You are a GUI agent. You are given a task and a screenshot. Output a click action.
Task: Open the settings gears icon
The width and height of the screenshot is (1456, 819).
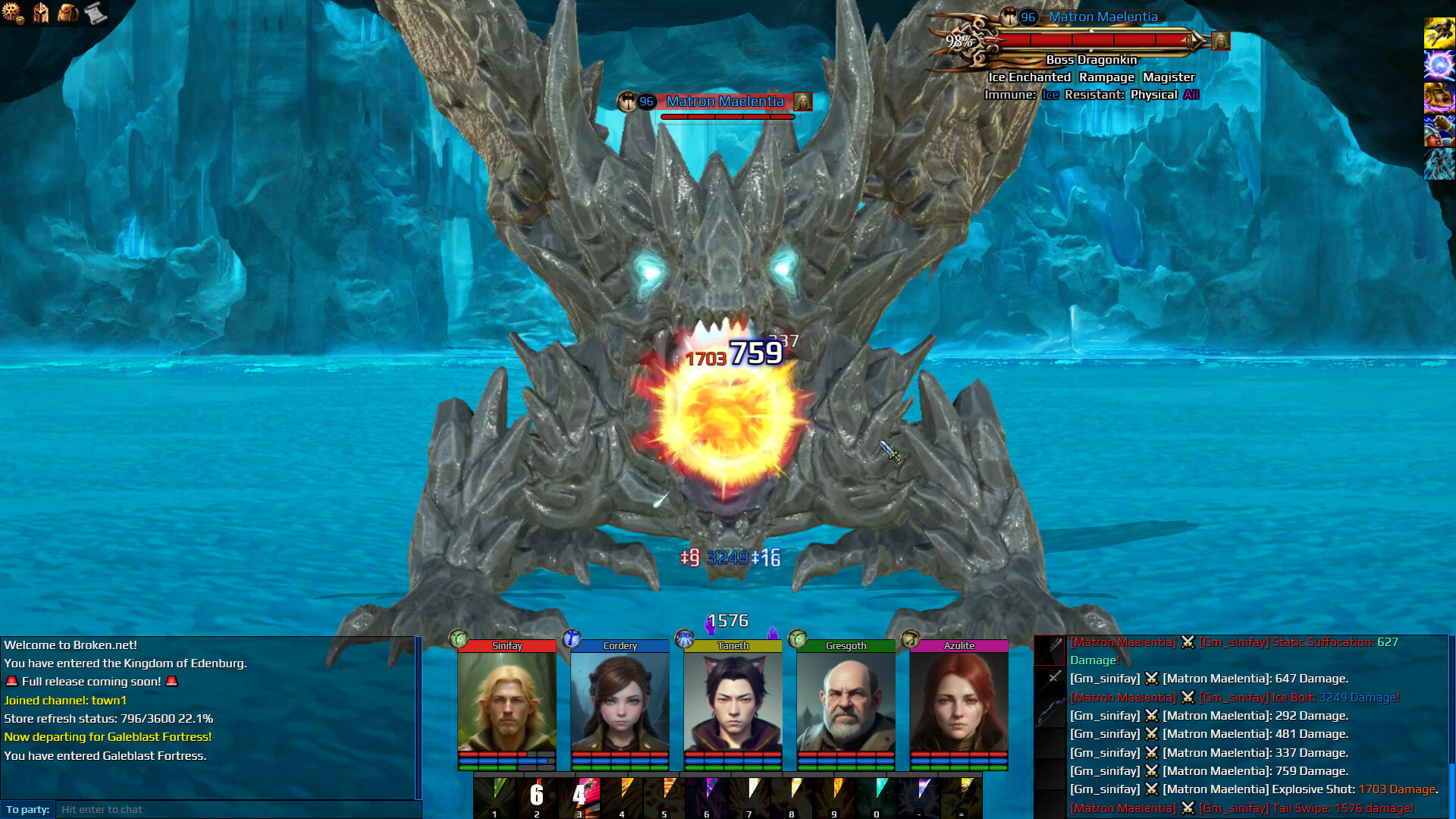[x=14, y=13]
